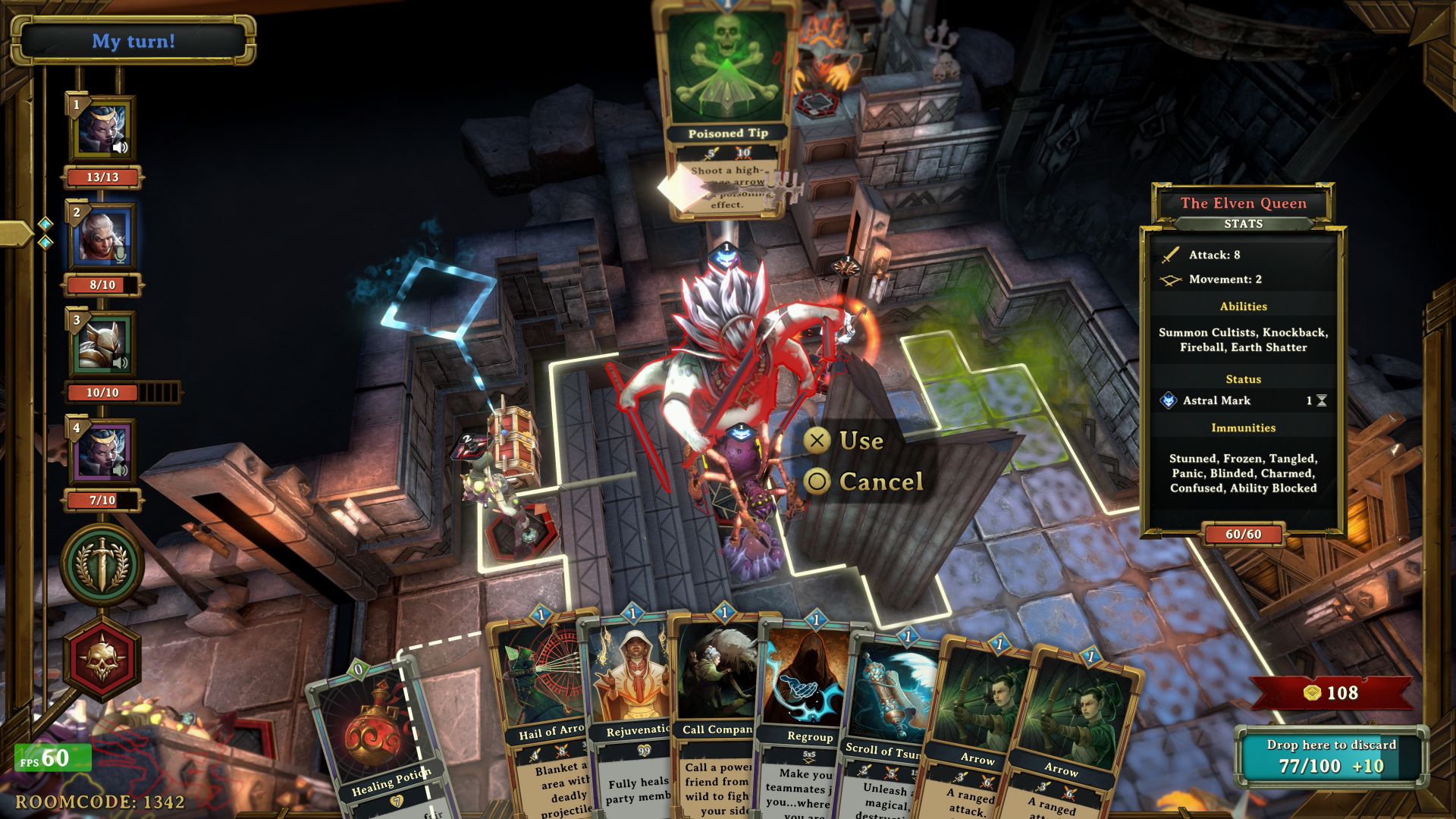The image size is (1456, 819).
Task: Click the Poisoned Tip card being played
Action: coord(726,106)
